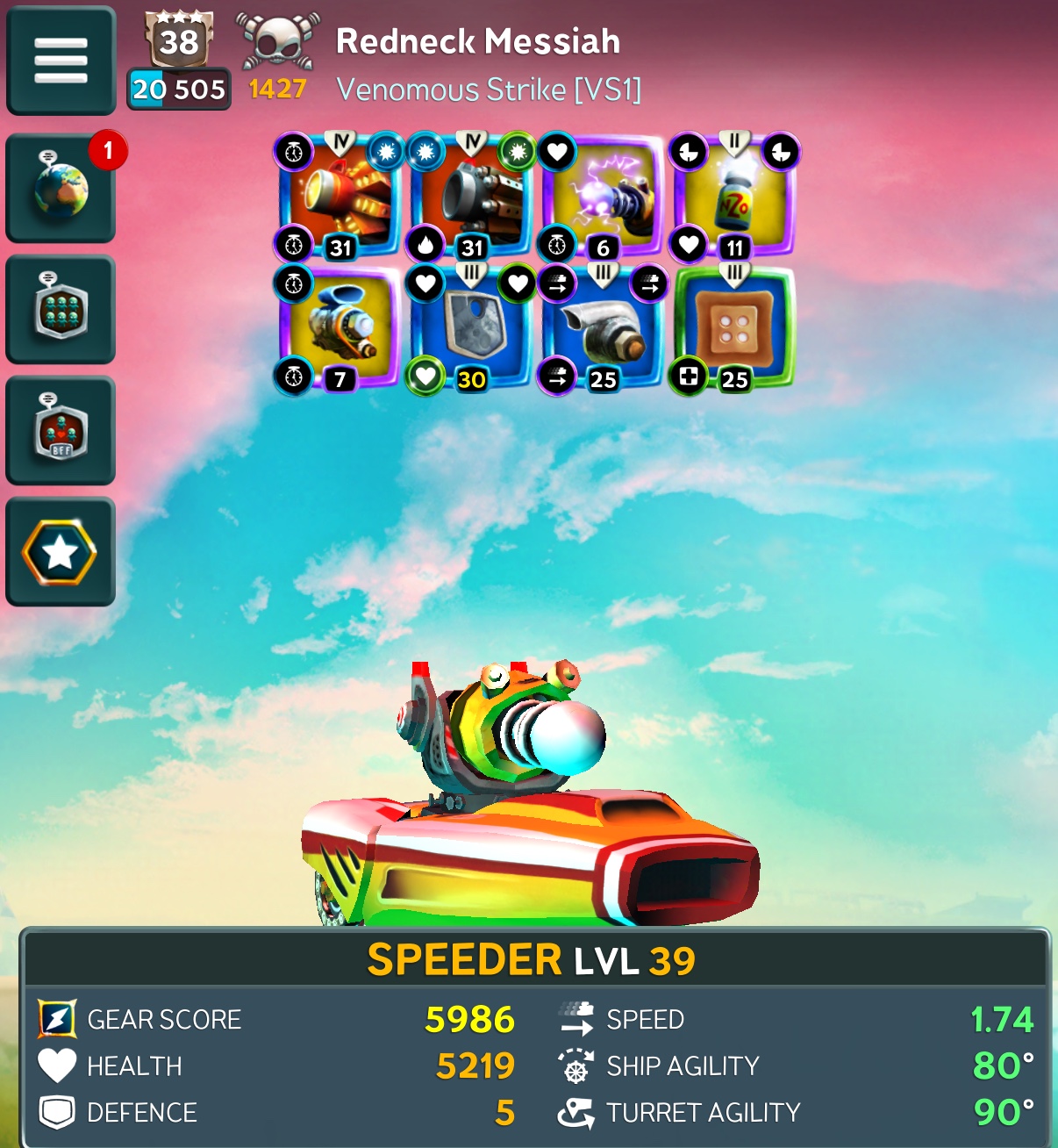This screenshot has width=1058, height=1148.
Task: Open the guild chat shield icon
Action: tap(61, 309)
